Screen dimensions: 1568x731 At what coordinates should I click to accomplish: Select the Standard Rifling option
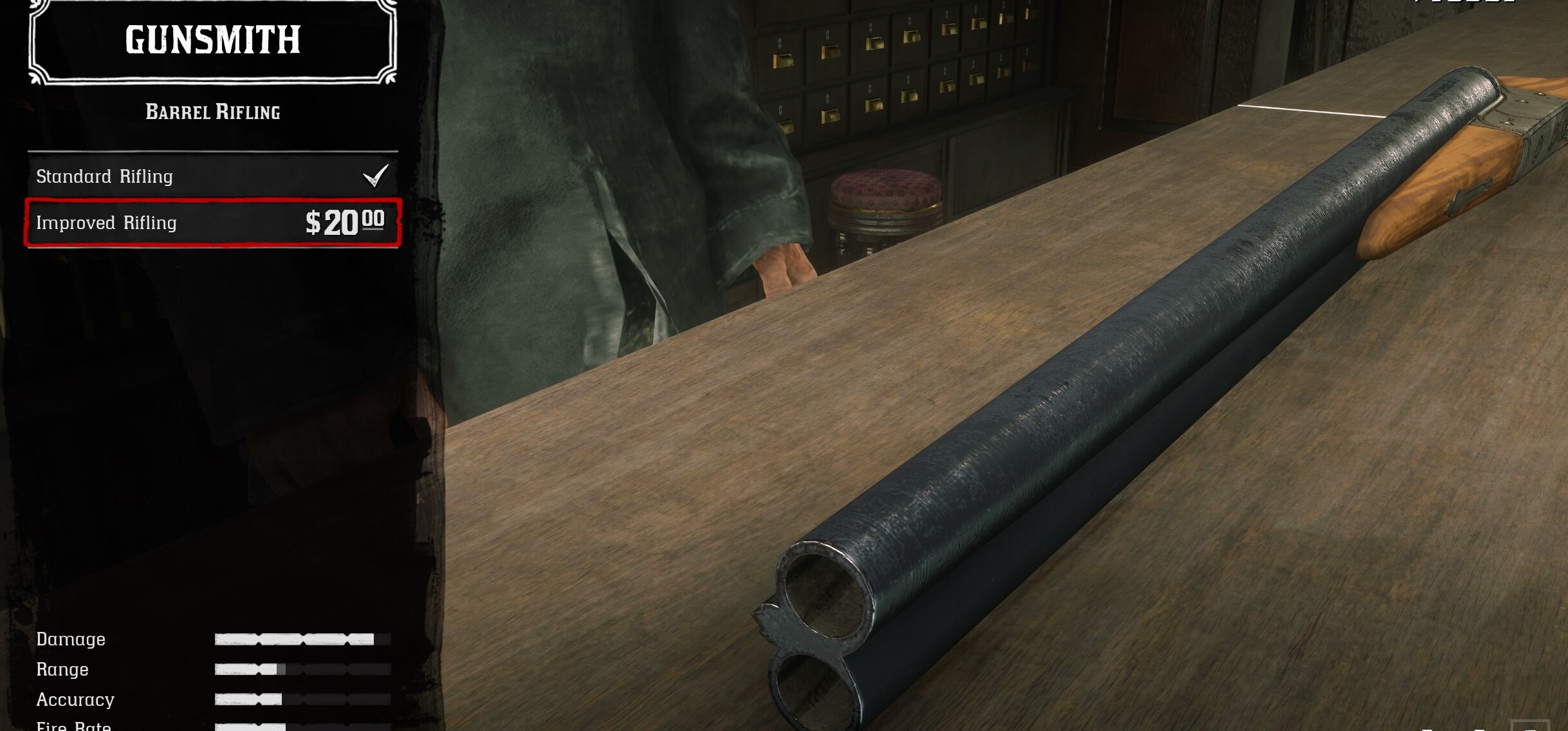[212, 176]
